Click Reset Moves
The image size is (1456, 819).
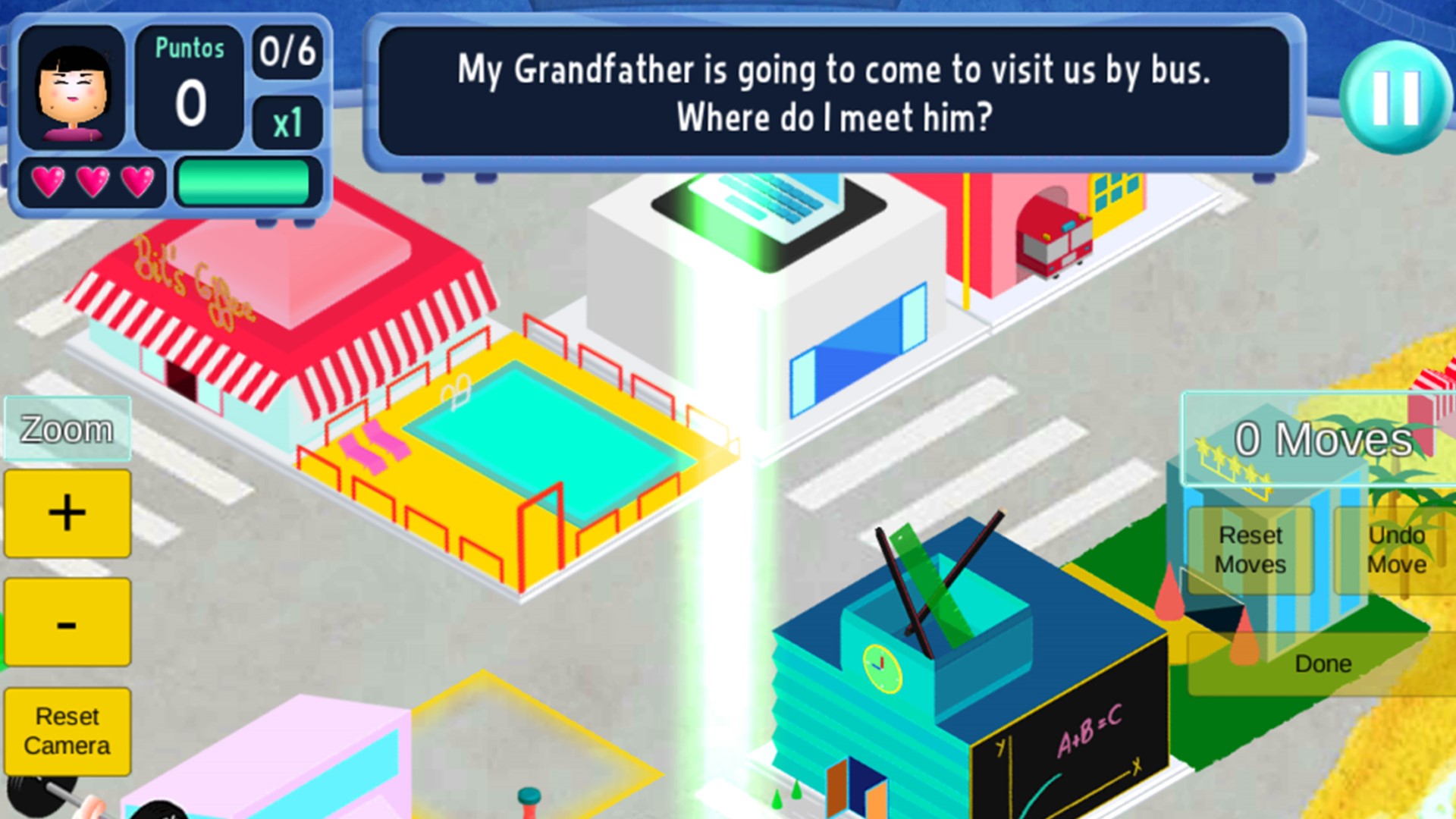[x=1250, y=551]
